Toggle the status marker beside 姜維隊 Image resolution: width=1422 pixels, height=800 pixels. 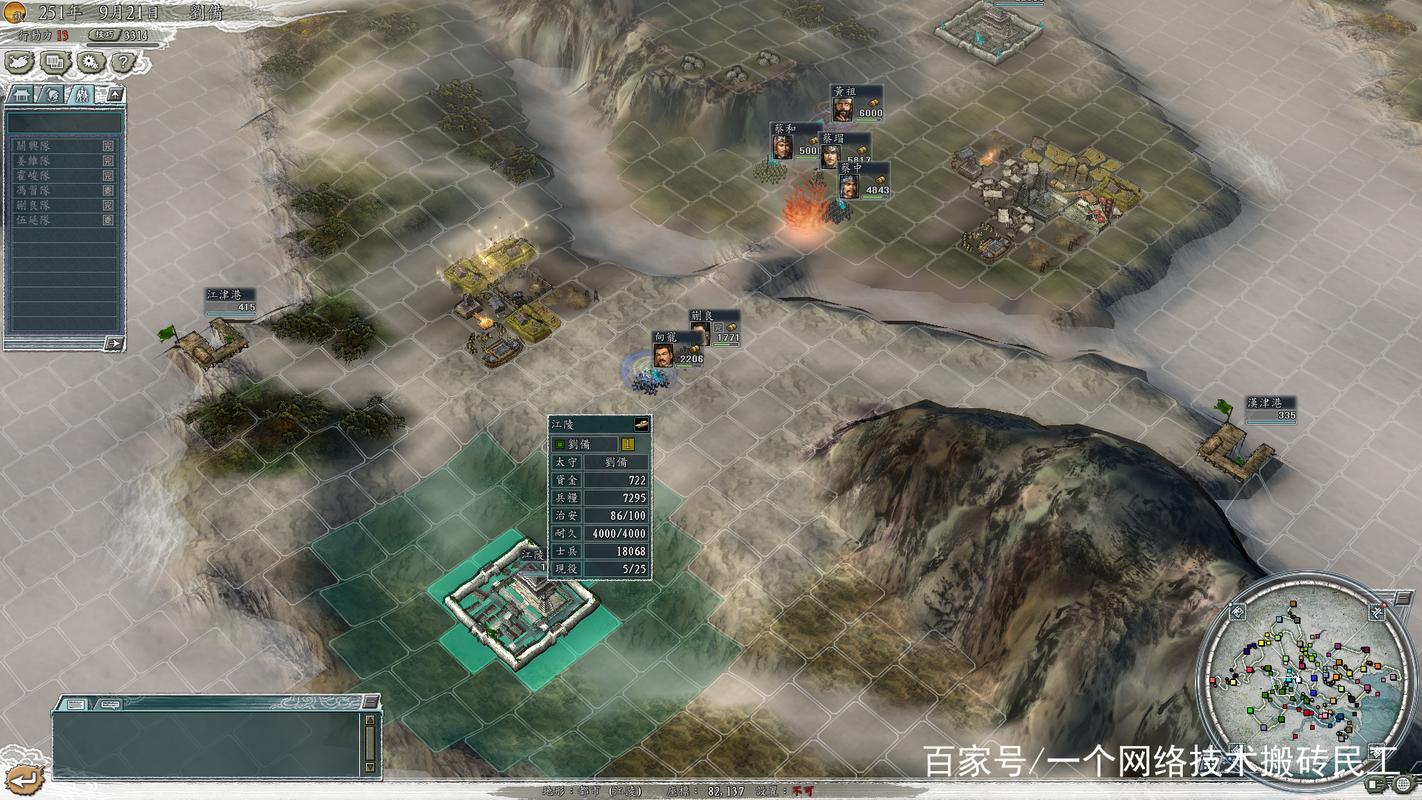coord(108,160)
